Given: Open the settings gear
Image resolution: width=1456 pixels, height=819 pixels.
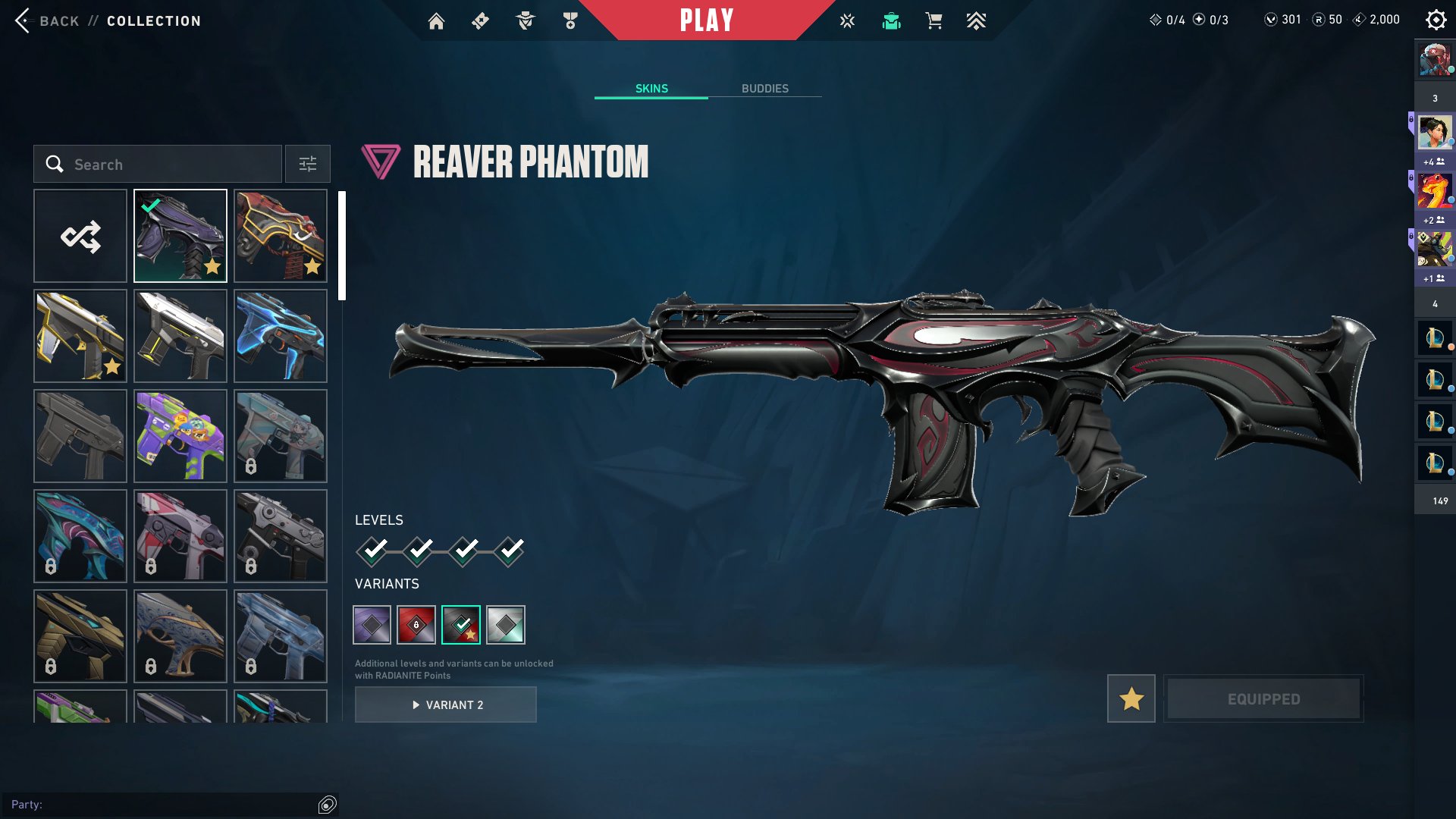Looking at the screenshot, I should click(1436, 20).
